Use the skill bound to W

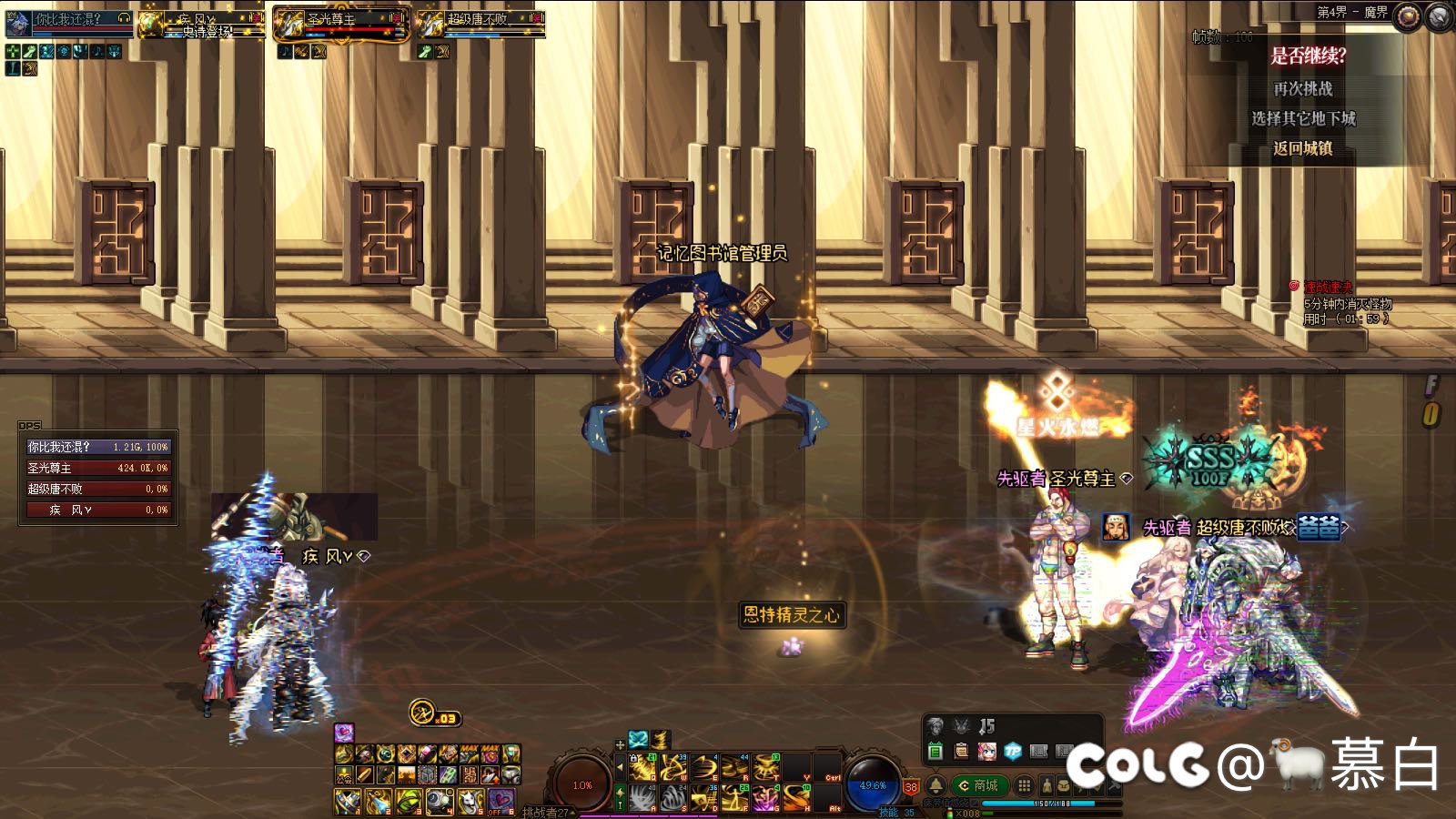673,769
